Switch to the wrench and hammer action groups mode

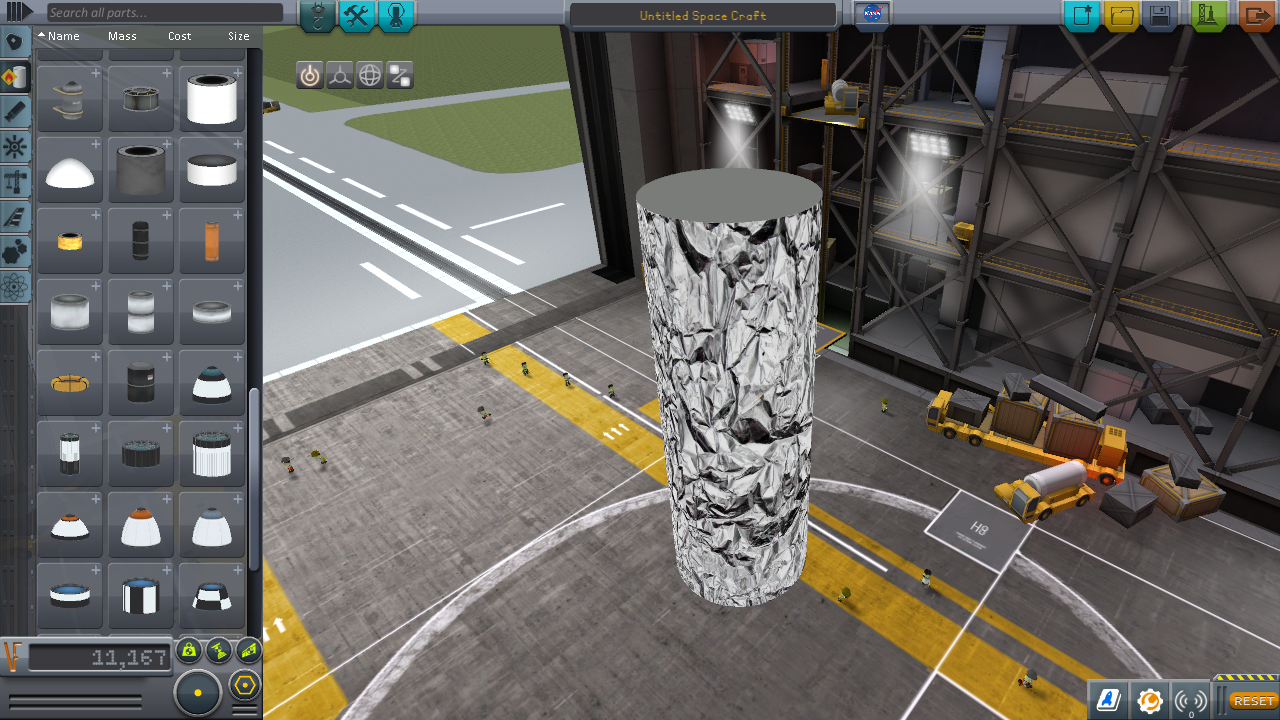coord(357,16)
